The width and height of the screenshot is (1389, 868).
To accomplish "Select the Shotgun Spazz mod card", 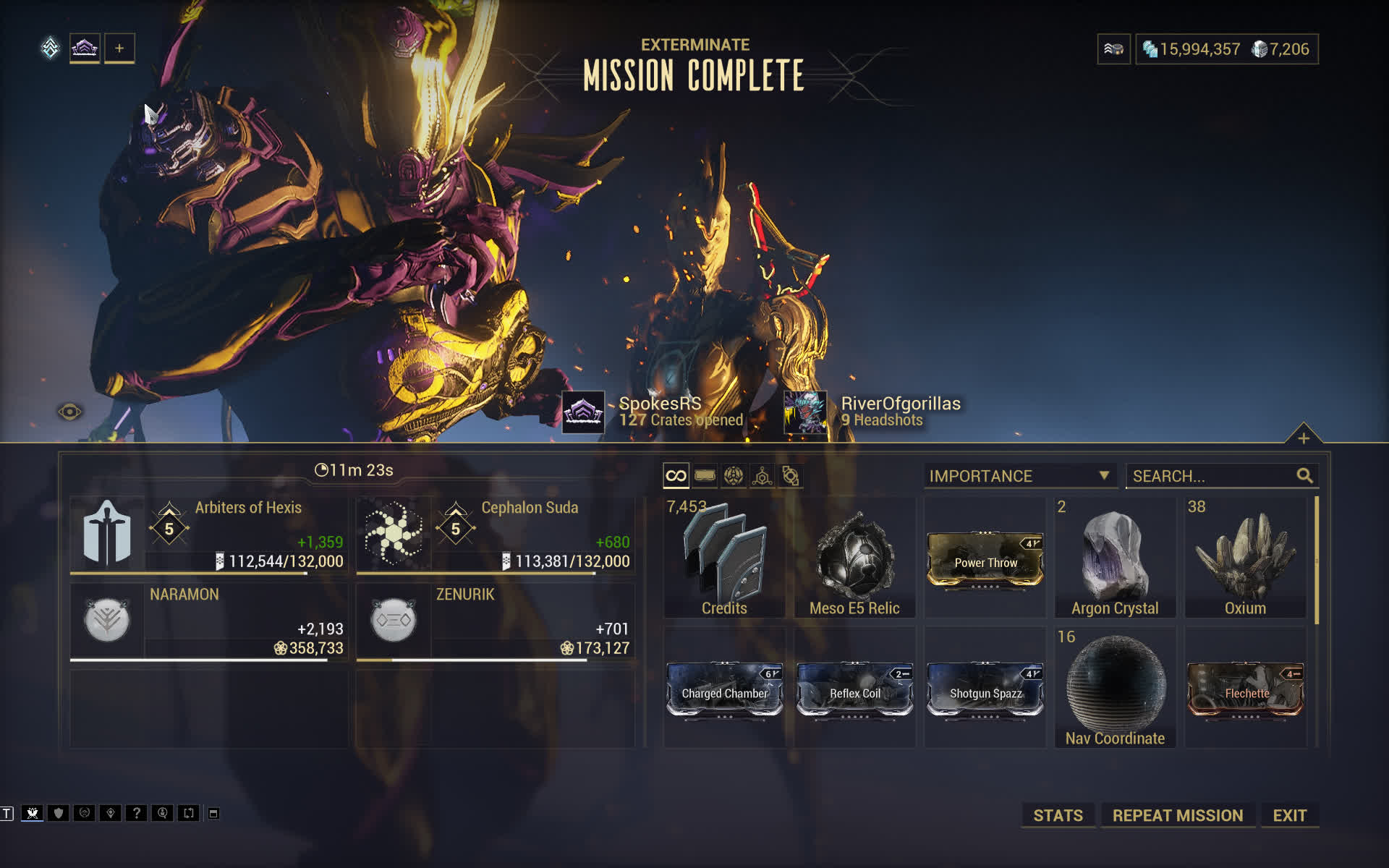I will point(985,689).
